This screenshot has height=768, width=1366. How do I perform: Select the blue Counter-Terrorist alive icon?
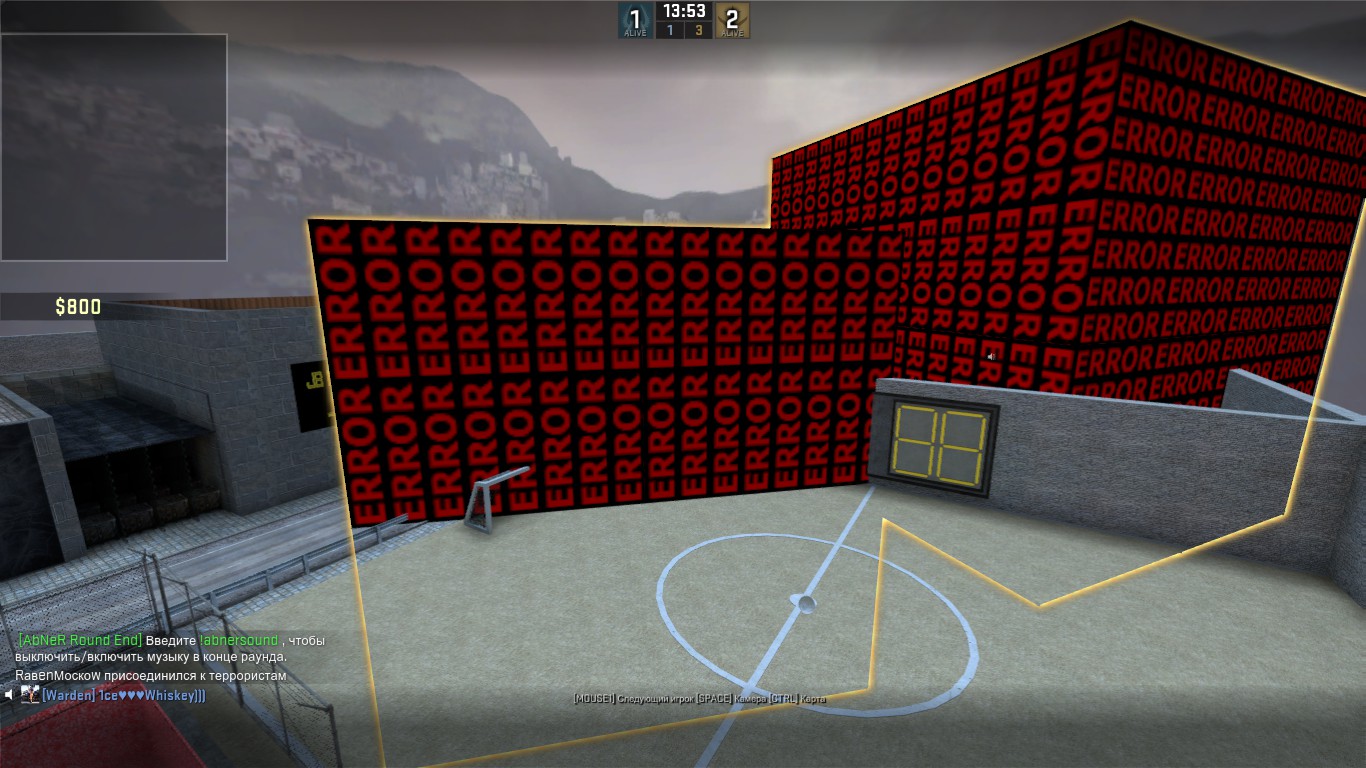pos(634,20)
